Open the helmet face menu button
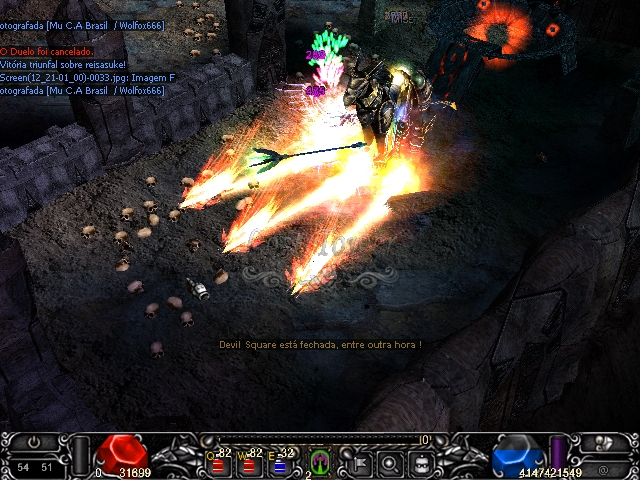Screen dimensions: 640x480 coord(423,462)
